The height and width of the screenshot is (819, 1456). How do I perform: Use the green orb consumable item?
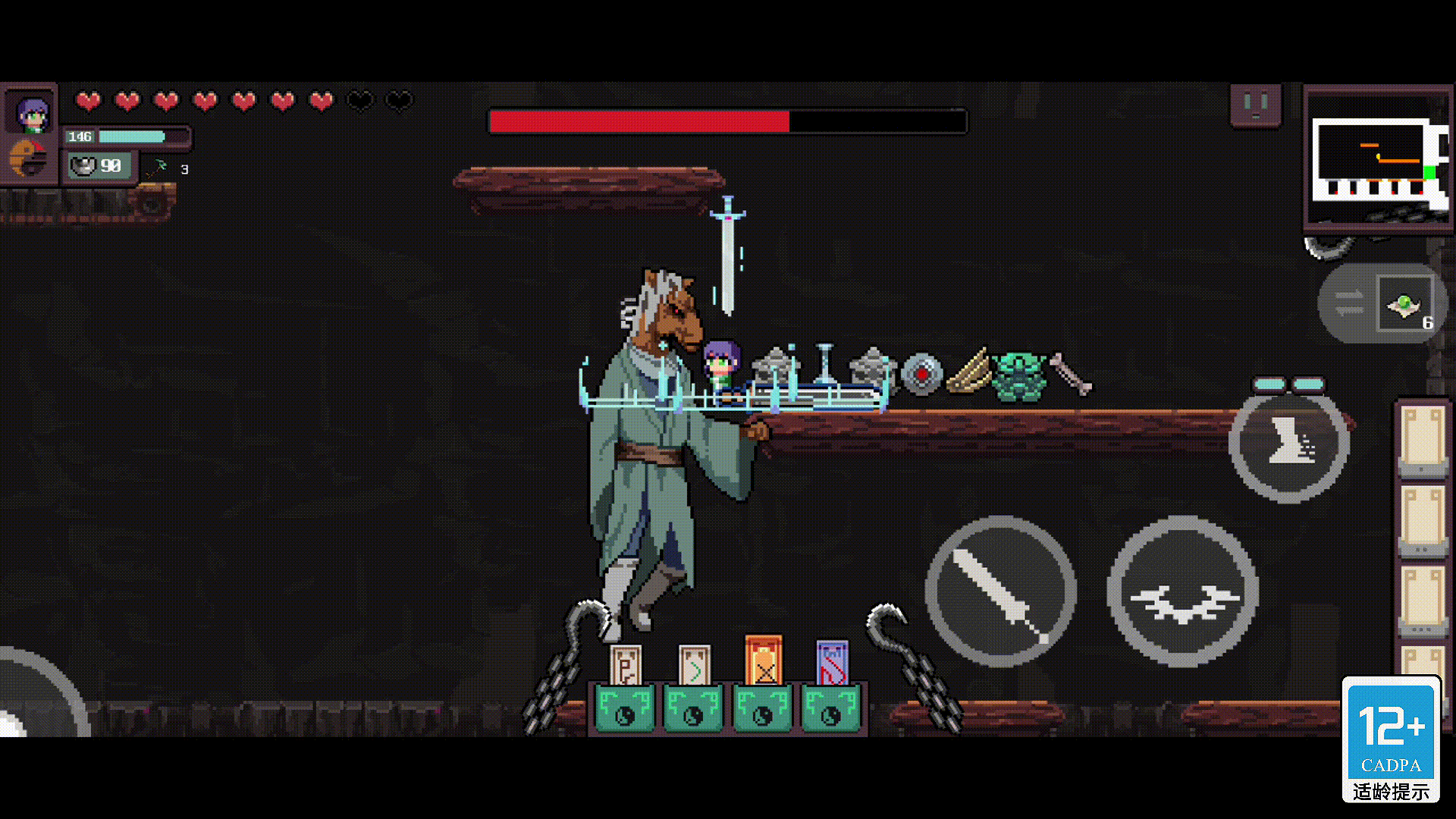point(1405,305)
